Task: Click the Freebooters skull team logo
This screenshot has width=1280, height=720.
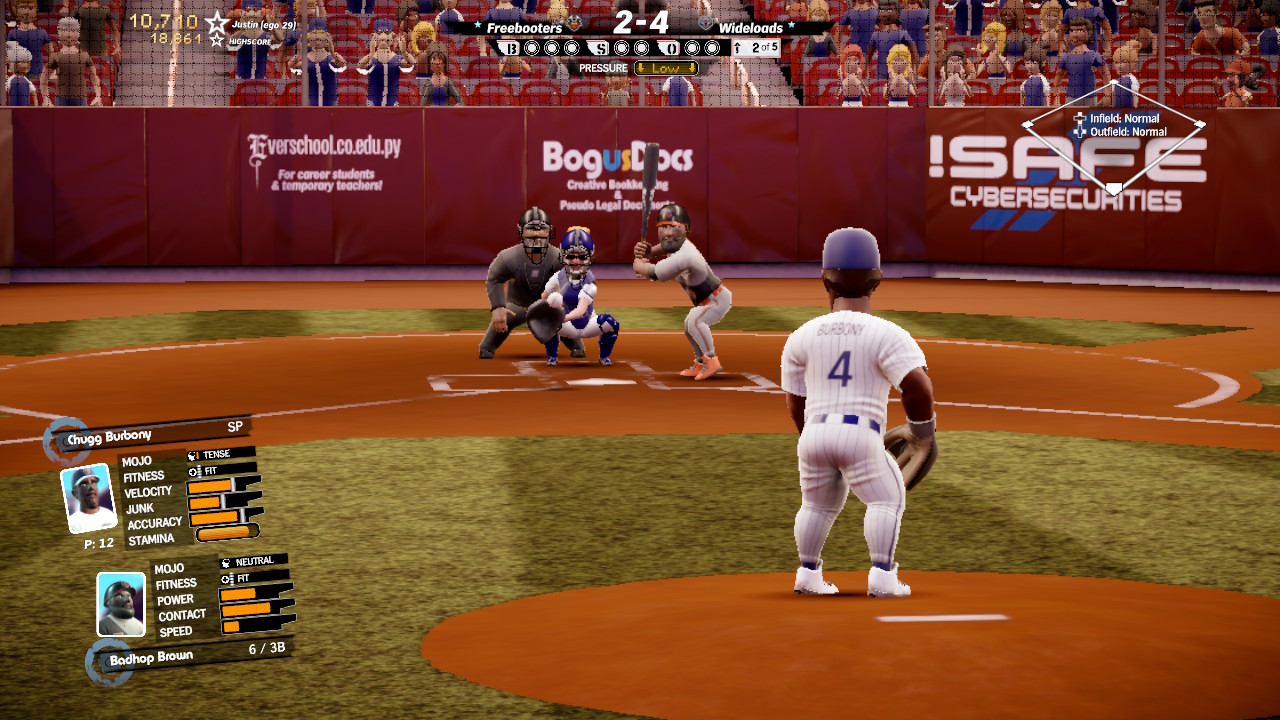Action: point(575,22)
